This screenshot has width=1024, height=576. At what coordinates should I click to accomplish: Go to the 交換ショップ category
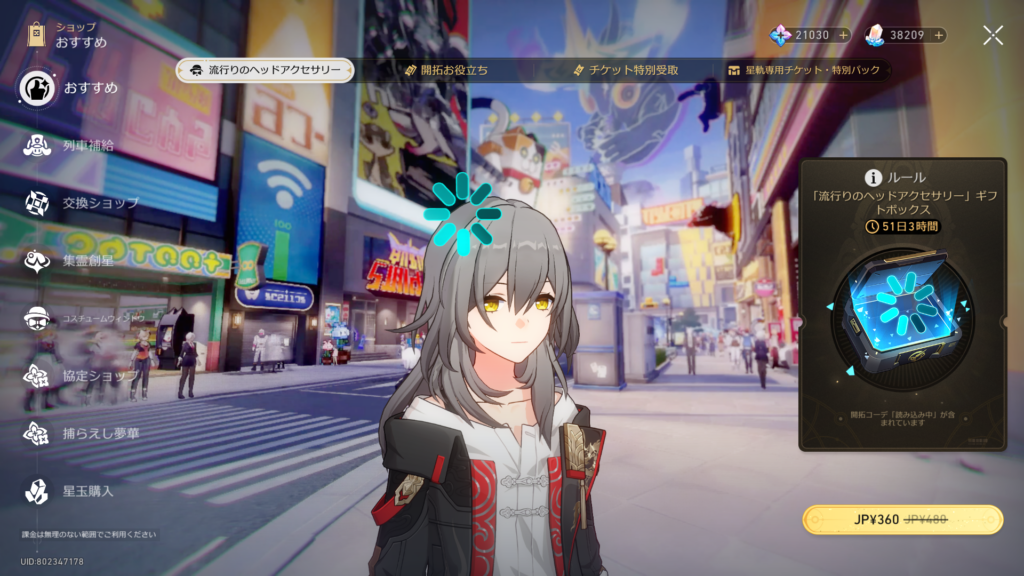click(x=80, y=203)
